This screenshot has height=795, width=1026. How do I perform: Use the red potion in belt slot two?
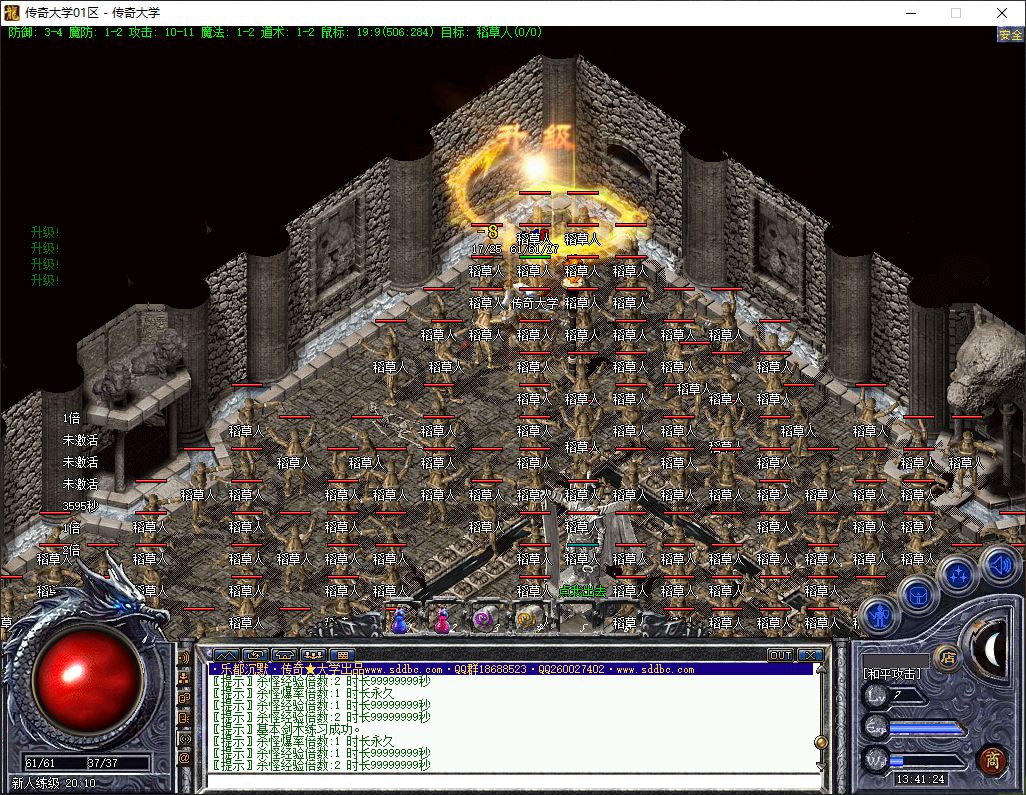pyautogui.click(x=440, y=620)
